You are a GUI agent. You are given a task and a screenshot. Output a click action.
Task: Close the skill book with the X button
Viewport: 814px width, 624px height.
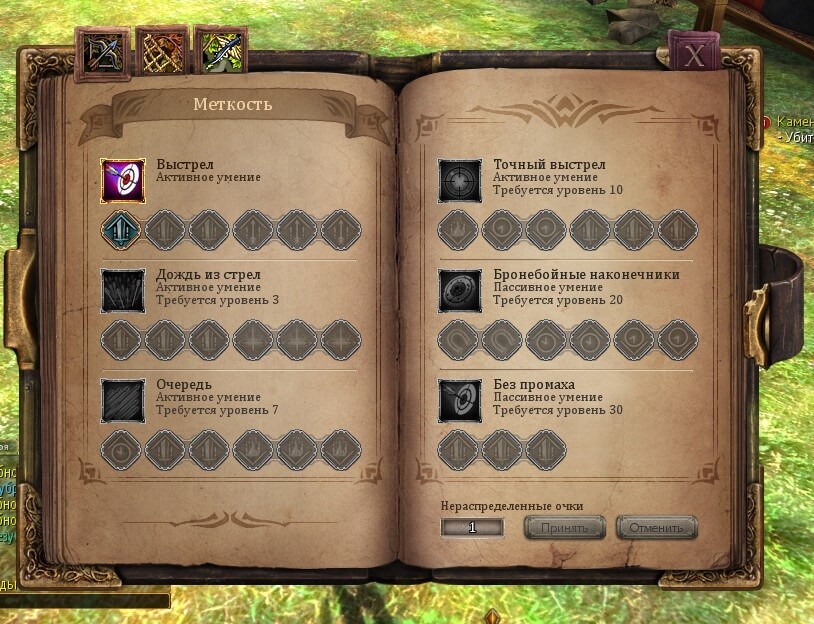695,55
